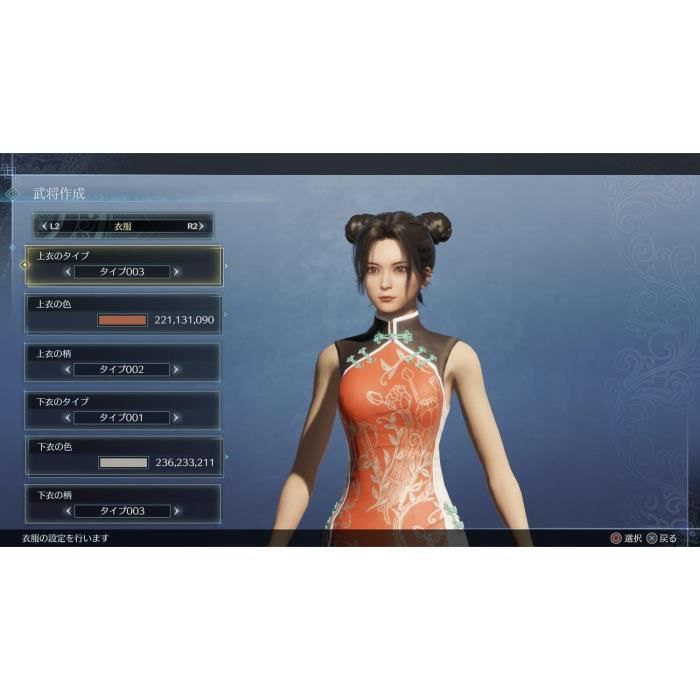Open the orange 上衣の色 color swatch

(x=122, y=320)
